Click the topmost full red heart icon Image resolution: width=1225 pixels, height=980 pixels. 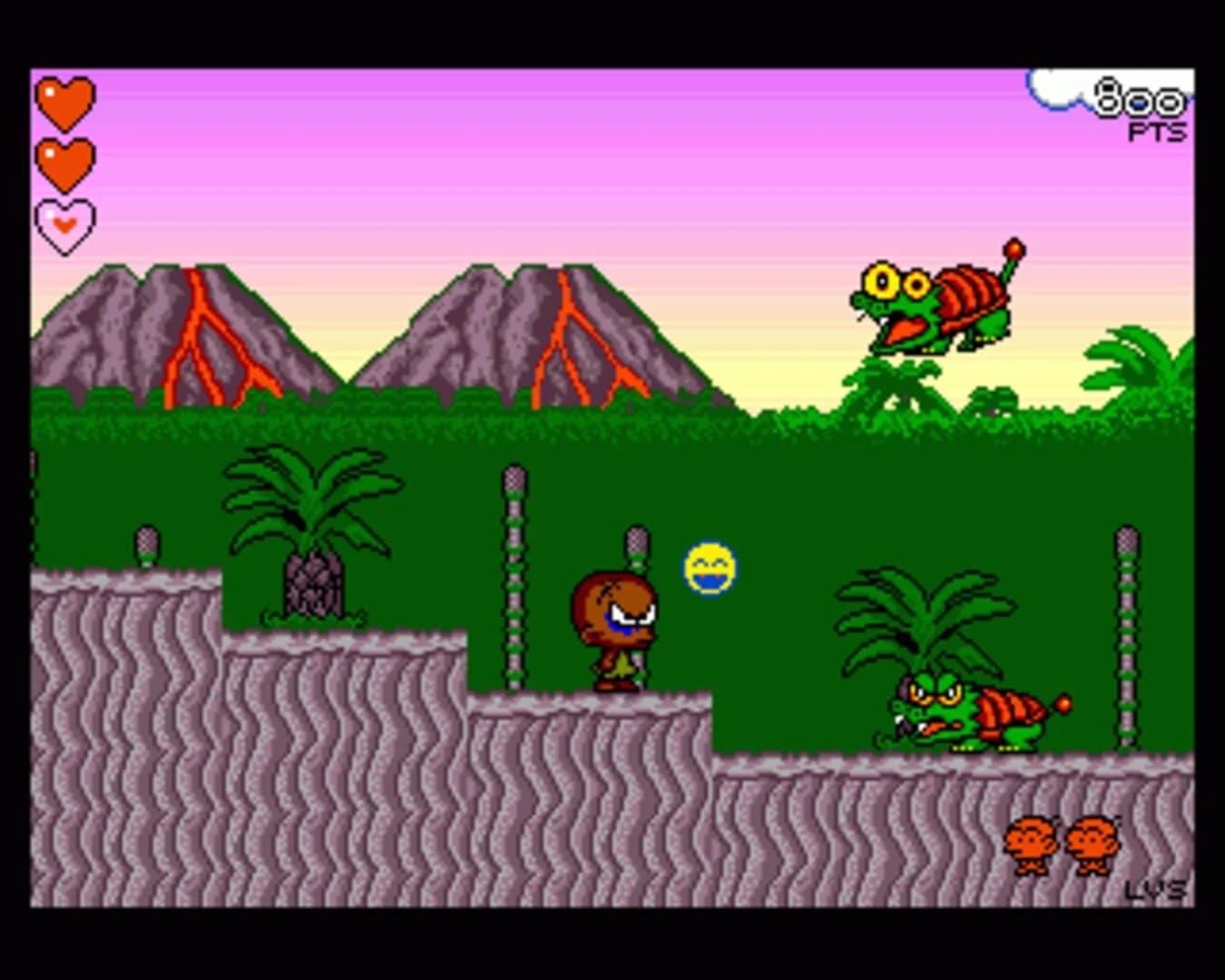coord(64,102)
